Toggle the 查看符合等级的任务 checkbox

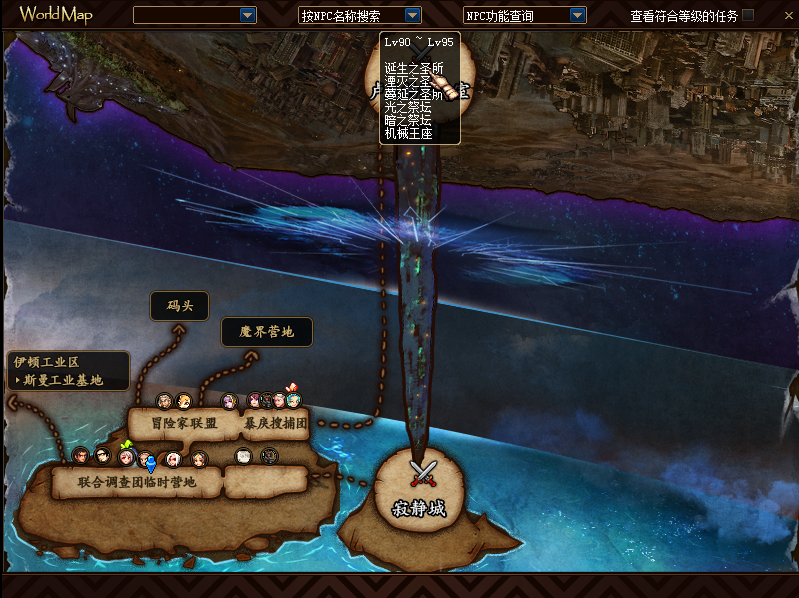pos(748,15)
